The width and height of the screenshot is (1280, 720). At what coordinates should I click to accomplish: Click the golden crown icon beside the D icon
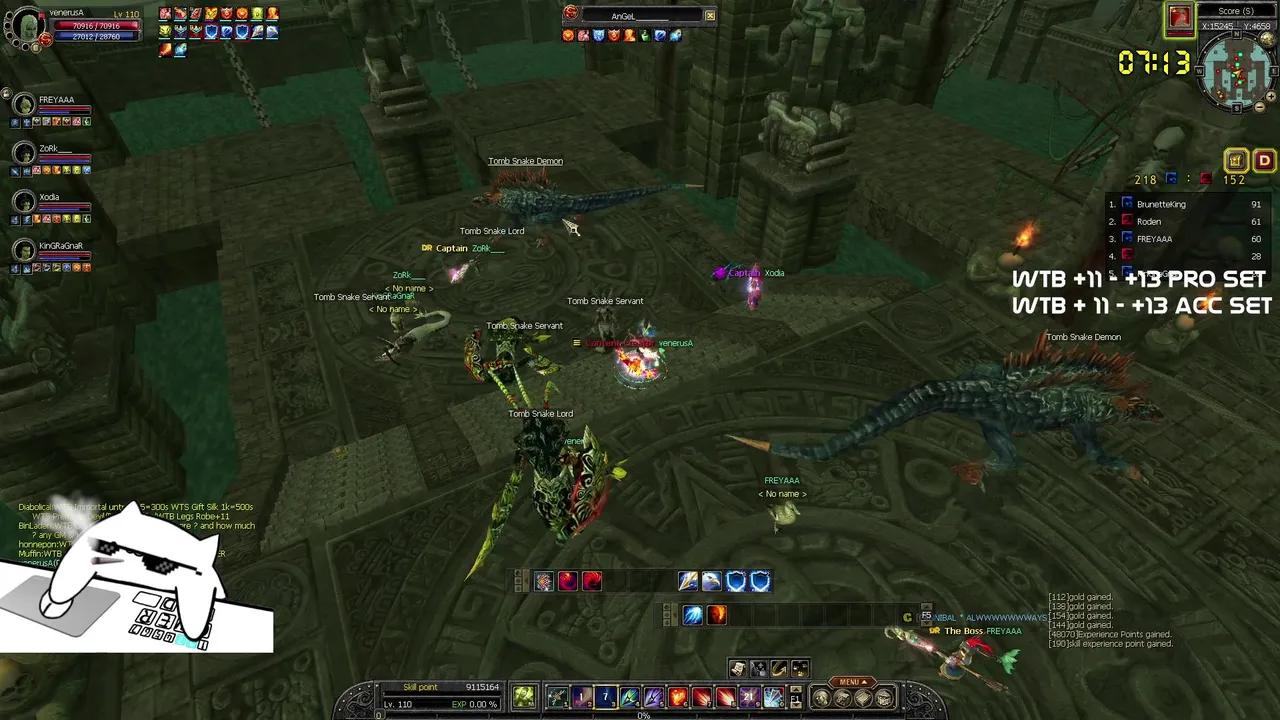1236,160
